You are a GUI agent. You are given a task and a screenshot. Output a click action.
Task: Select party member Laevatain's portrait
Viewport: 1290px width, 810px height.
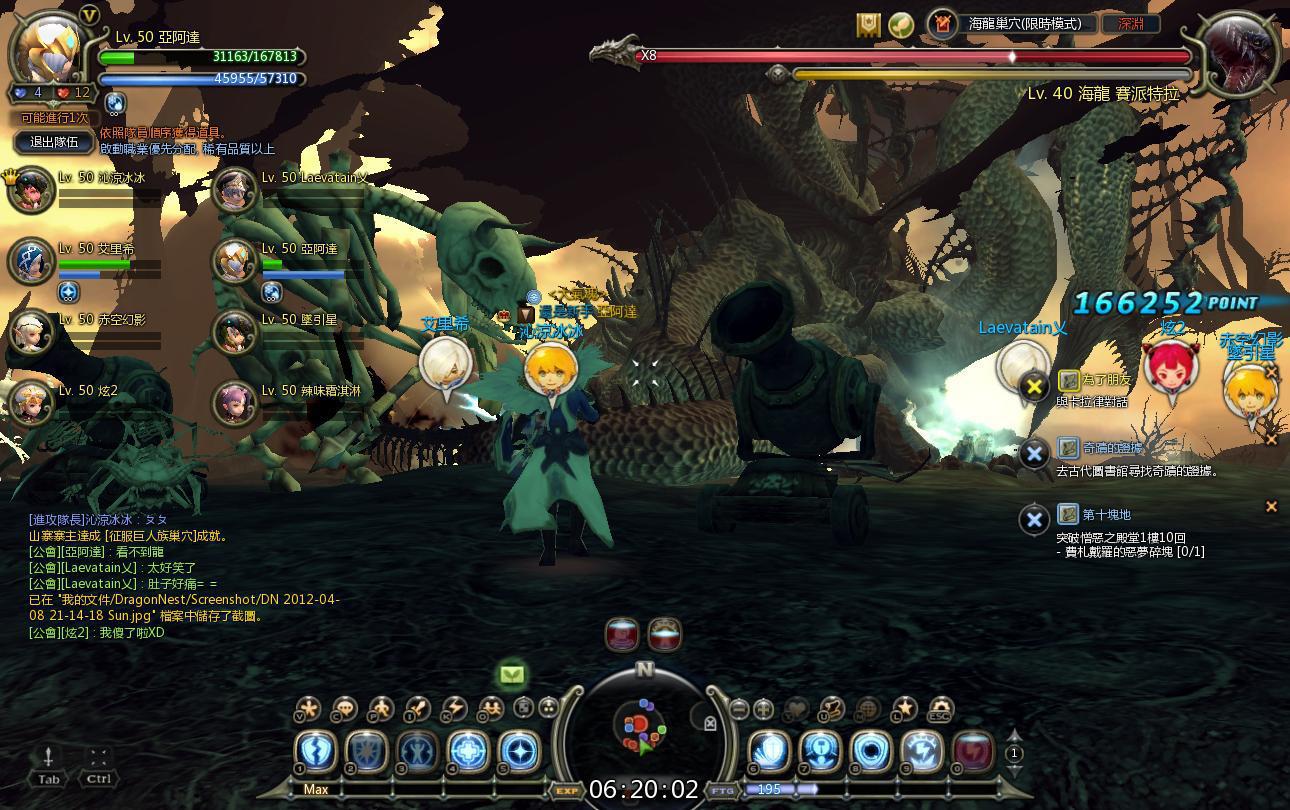[x=236, y=189]
